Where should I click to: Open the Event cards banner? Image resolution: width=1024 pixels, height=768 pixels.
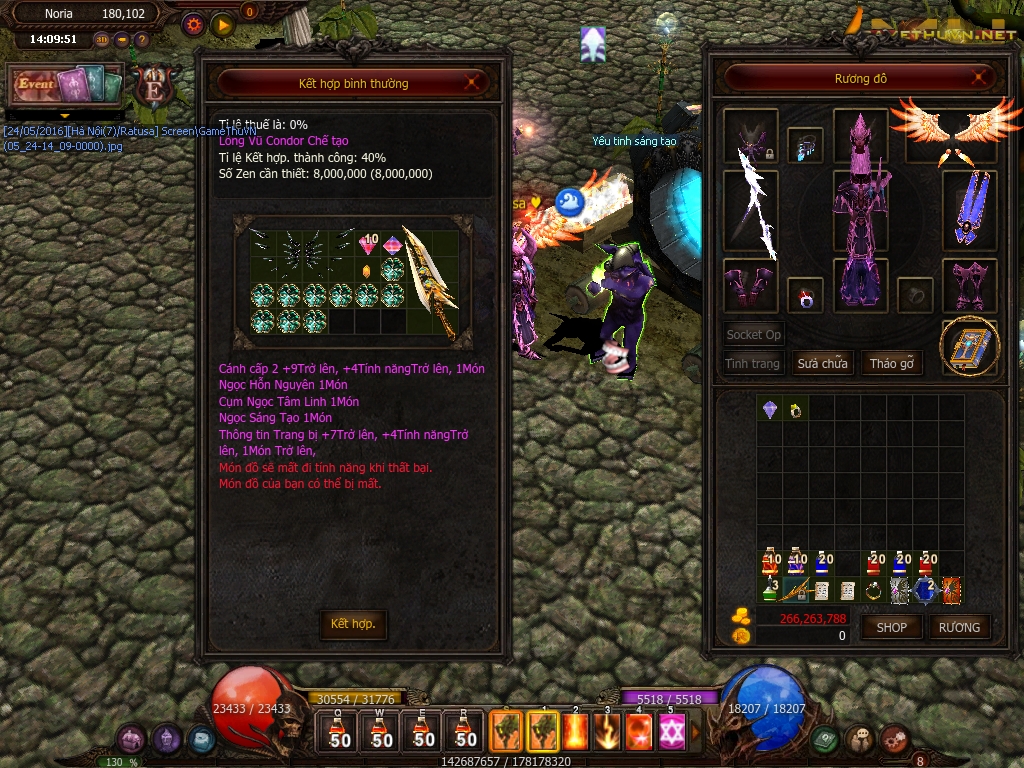click(x=66, y=85)
